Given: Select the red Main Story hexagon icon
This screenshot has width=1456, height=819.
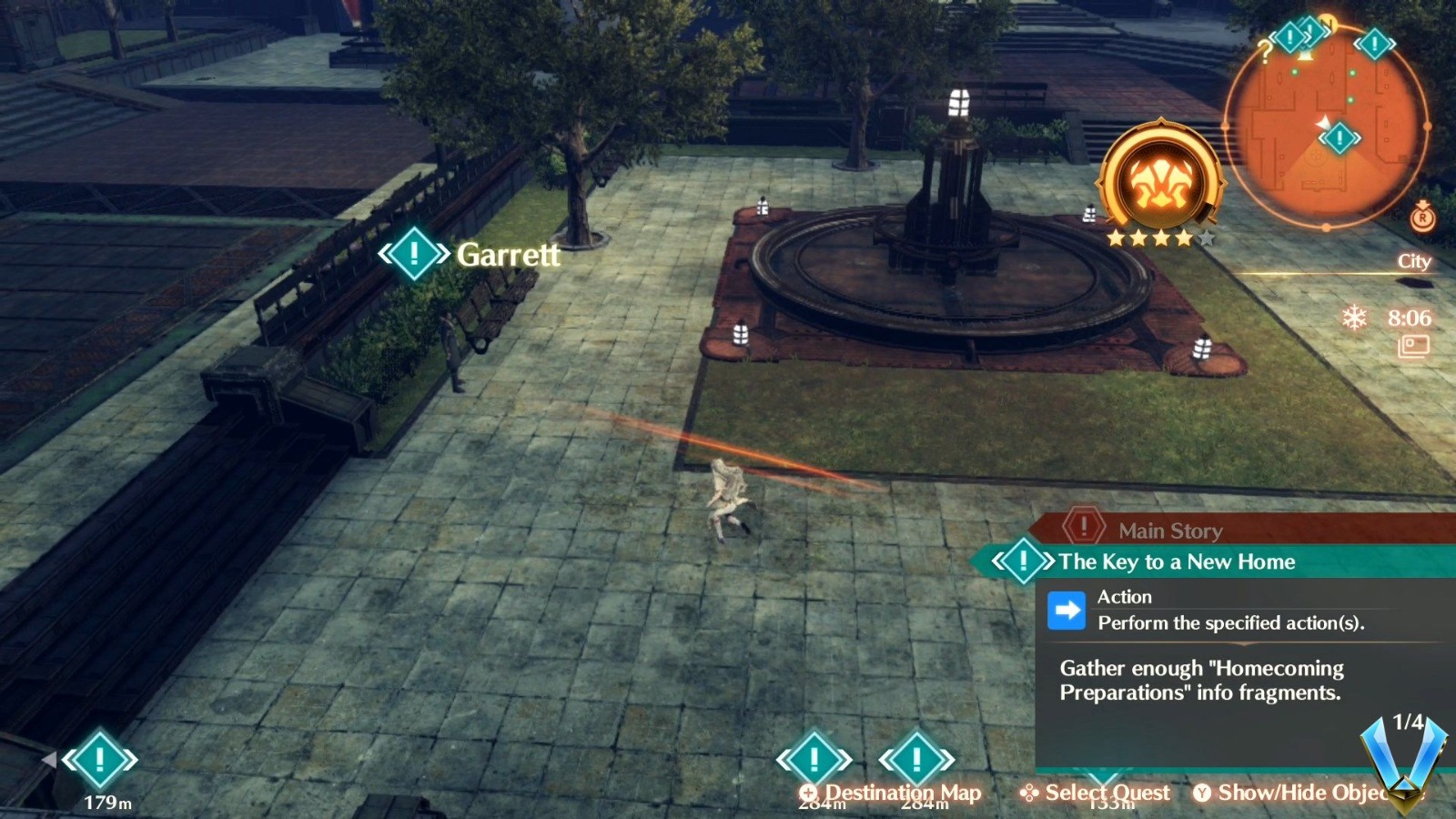Looking at the screenshot, I should [x=1083, y=530].
